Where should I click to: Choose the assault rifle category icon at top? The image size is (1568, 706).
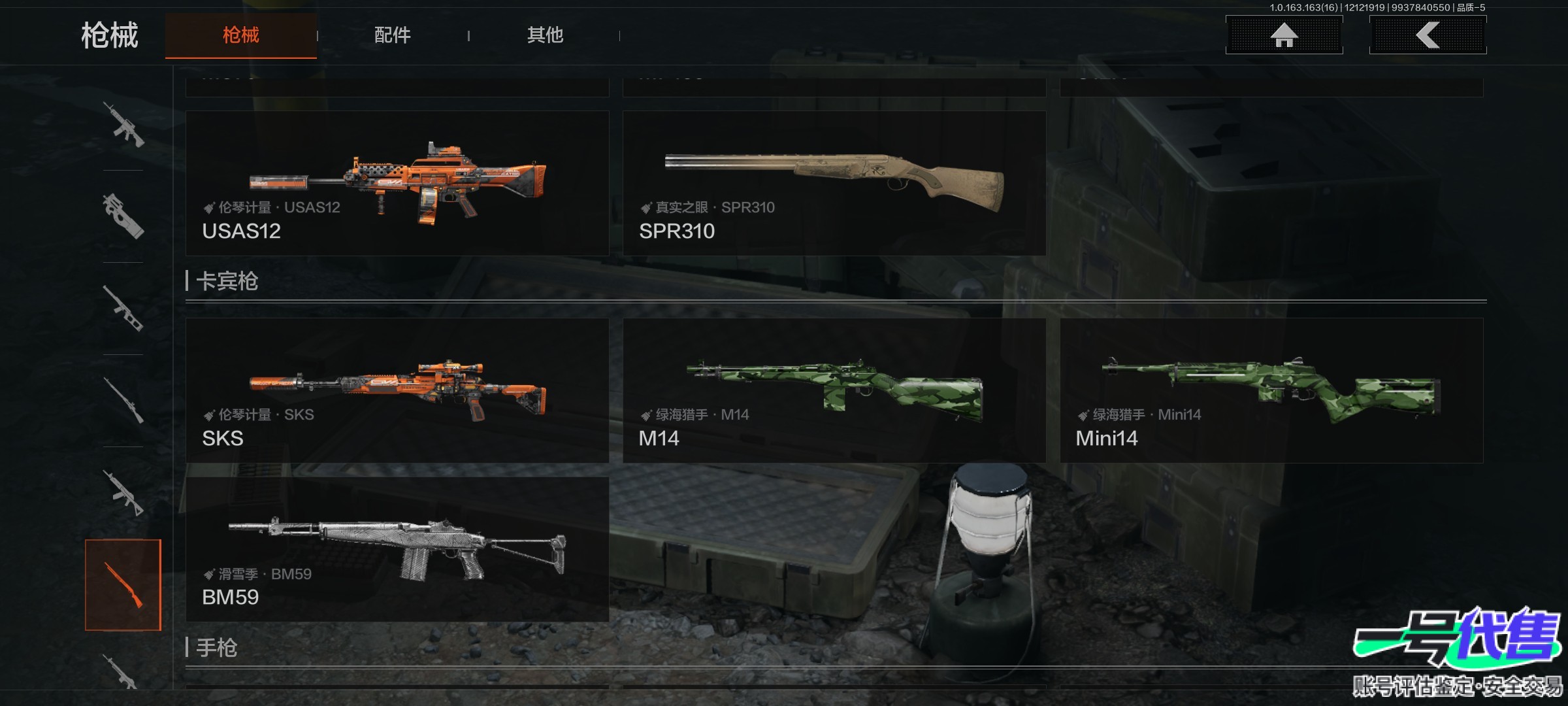(123, 124)
